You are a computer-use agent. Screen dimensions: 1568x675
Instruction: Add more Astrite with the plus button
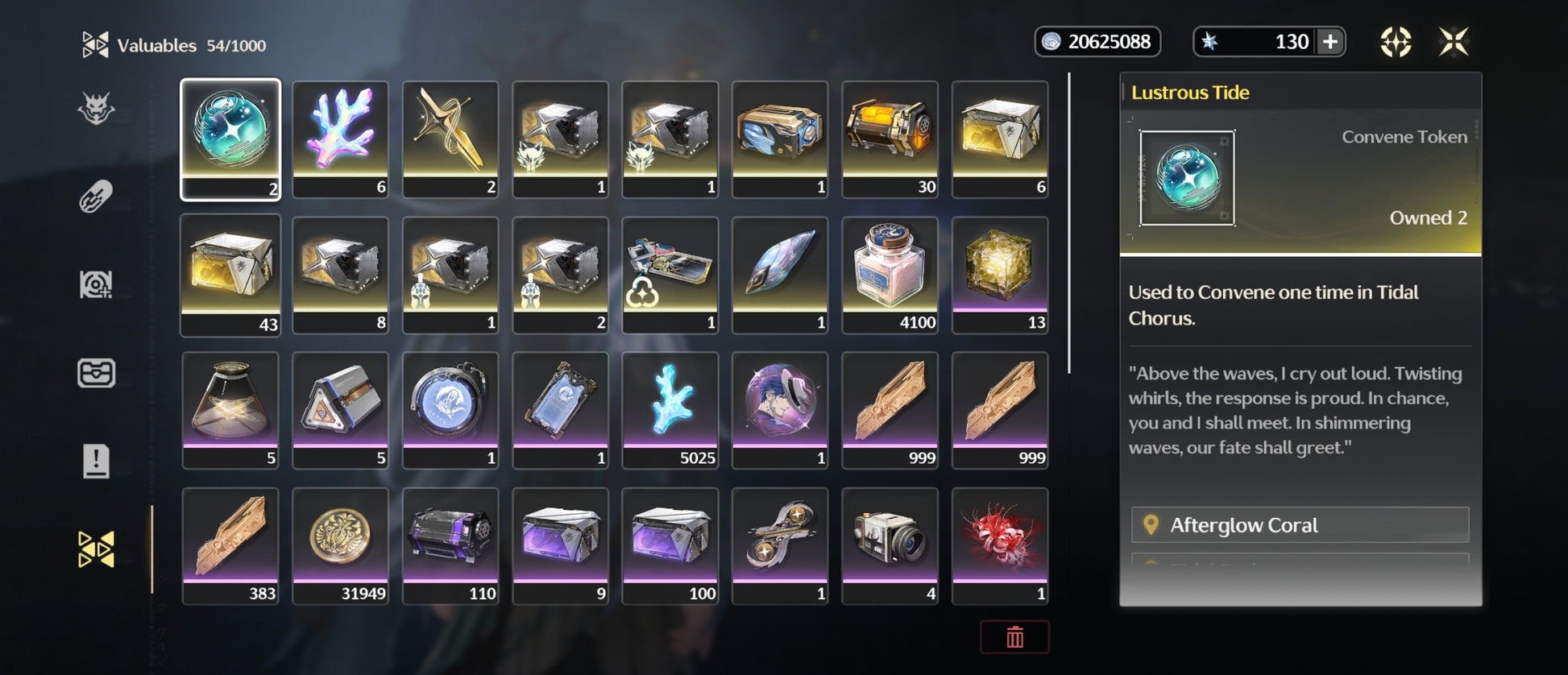1330,42
